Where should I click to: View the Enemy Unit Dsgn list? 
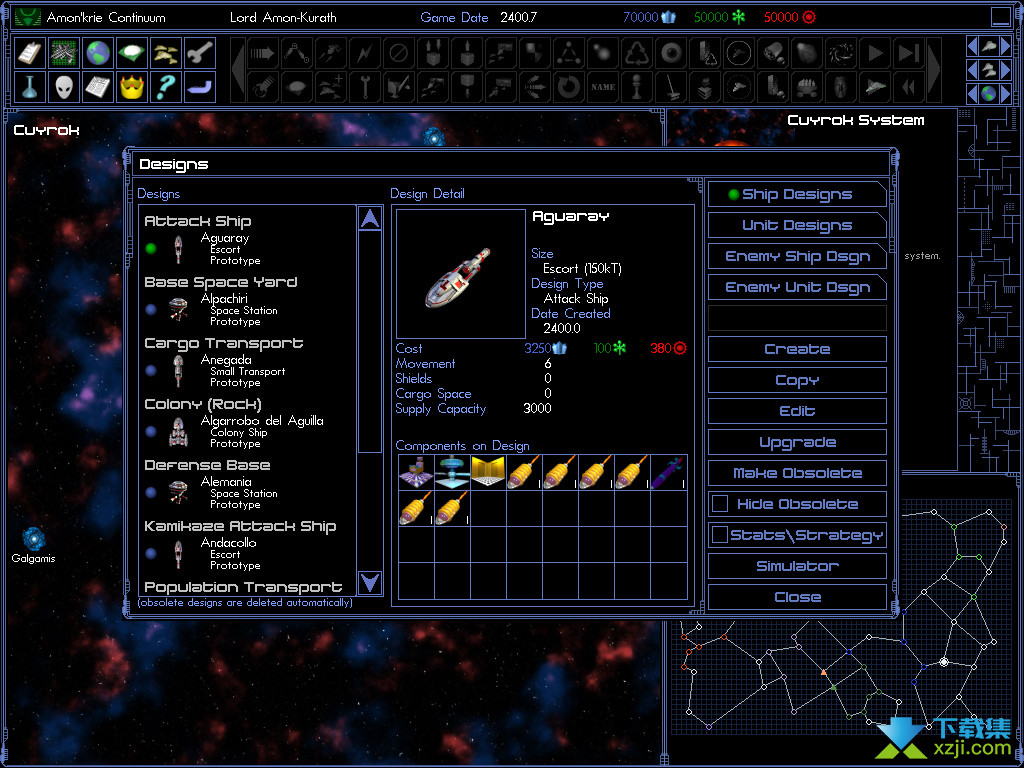(x=797, y=288)
